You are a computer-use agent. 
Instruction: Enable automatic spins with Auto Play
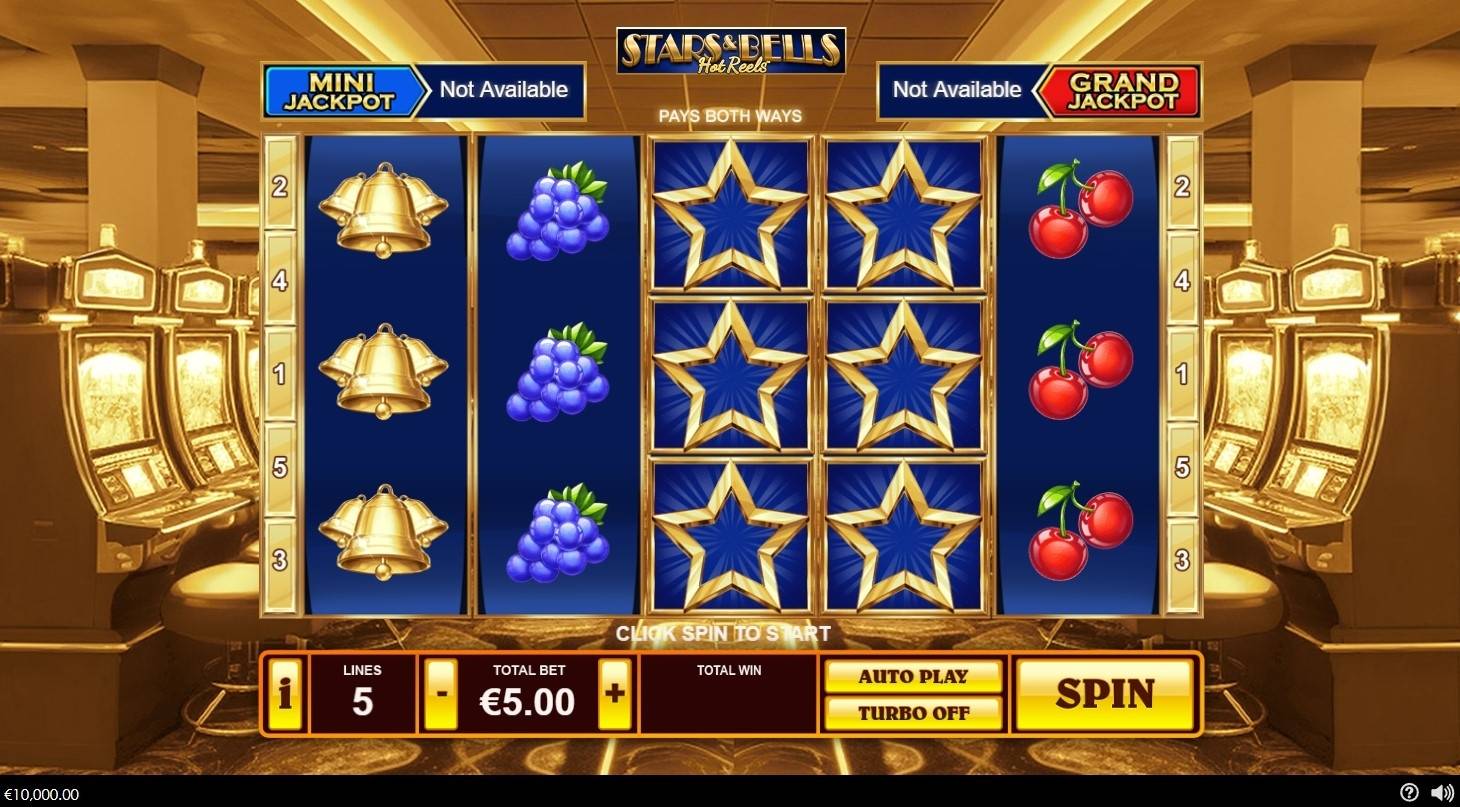[913, 676]
